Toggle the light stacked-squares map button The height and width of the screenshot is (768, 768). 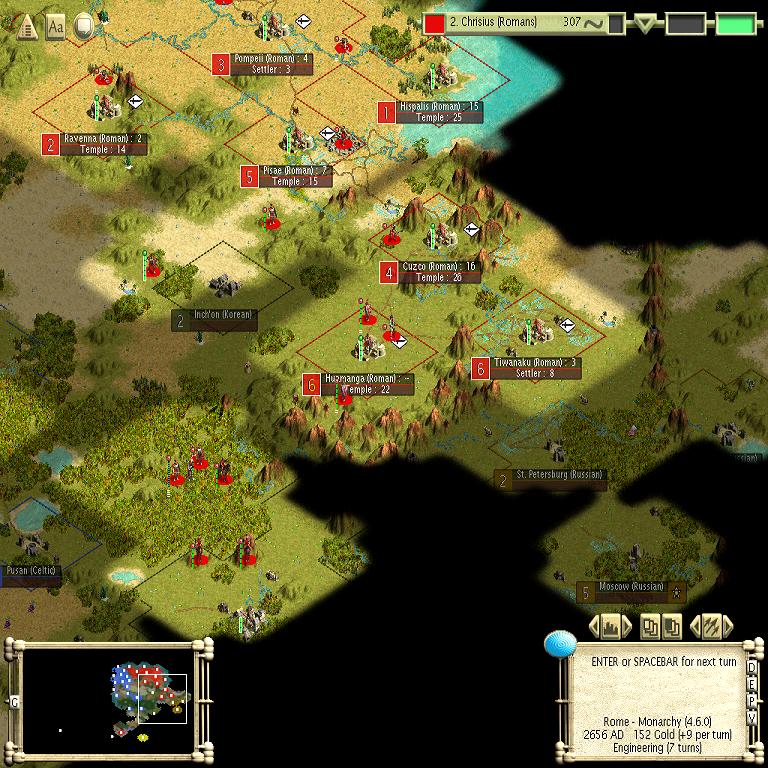tap(651, 627)
